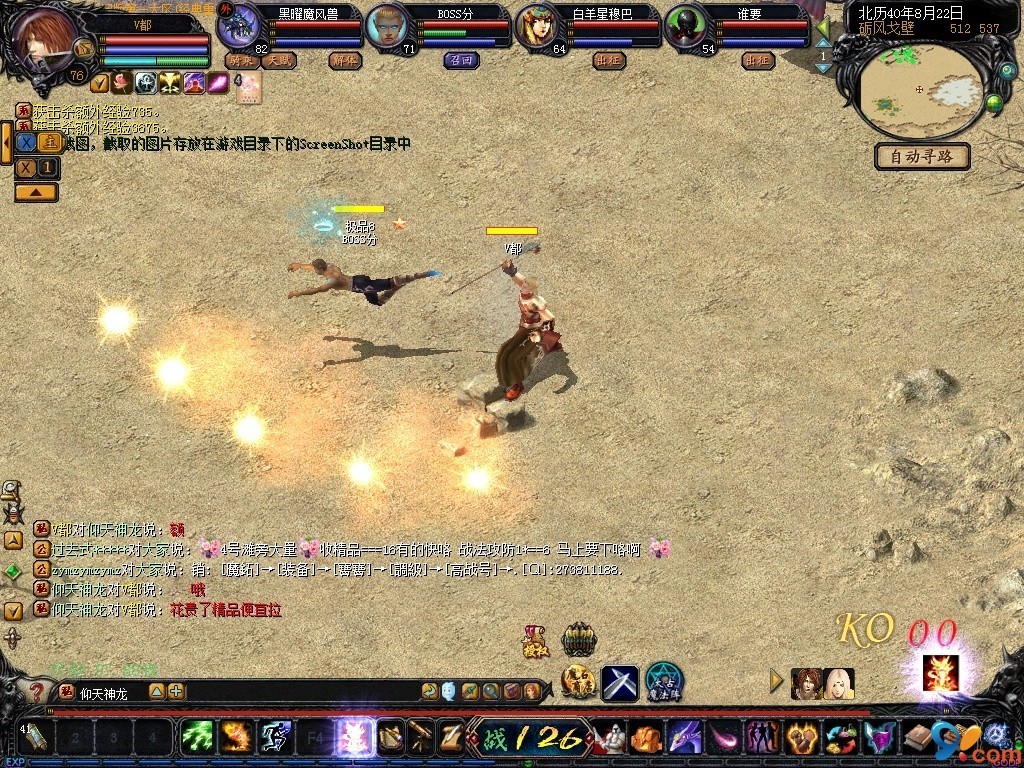This screenshot has width=1024, height=768.
Task: Select the 谁要 dark helmet portrait
Action: (685, 26)
